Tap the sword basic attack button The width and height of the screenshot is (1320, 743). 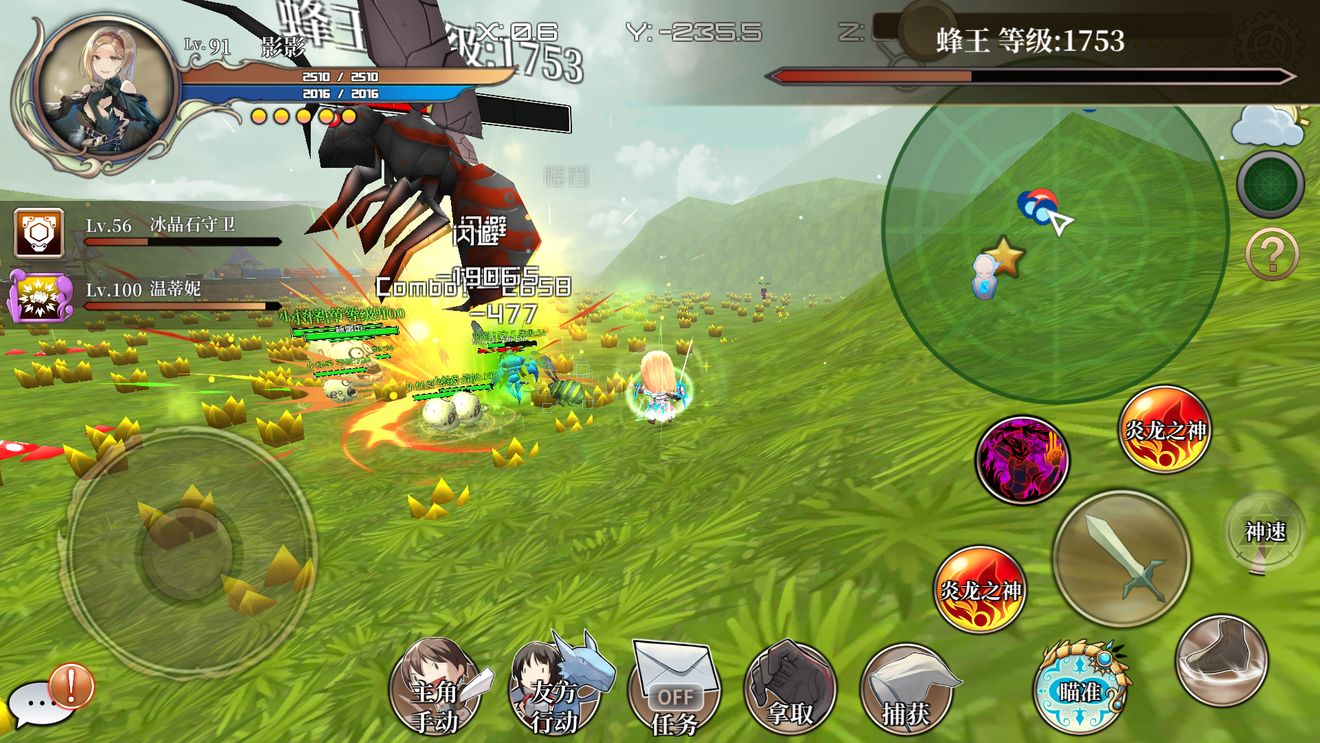pos(1121,558)
